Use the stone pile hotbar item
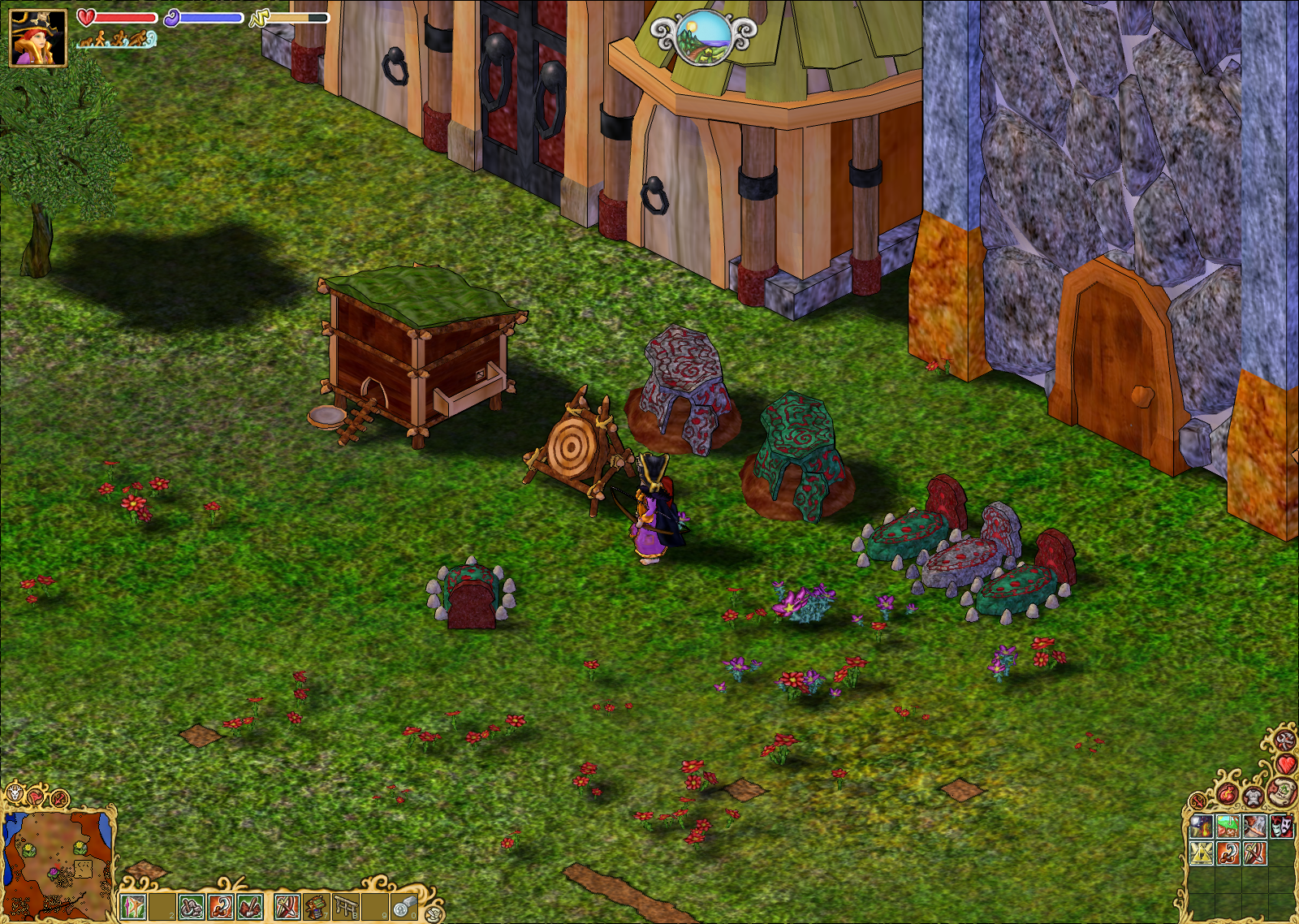The width and height of the screenshot is (1299, 924). 191,906
